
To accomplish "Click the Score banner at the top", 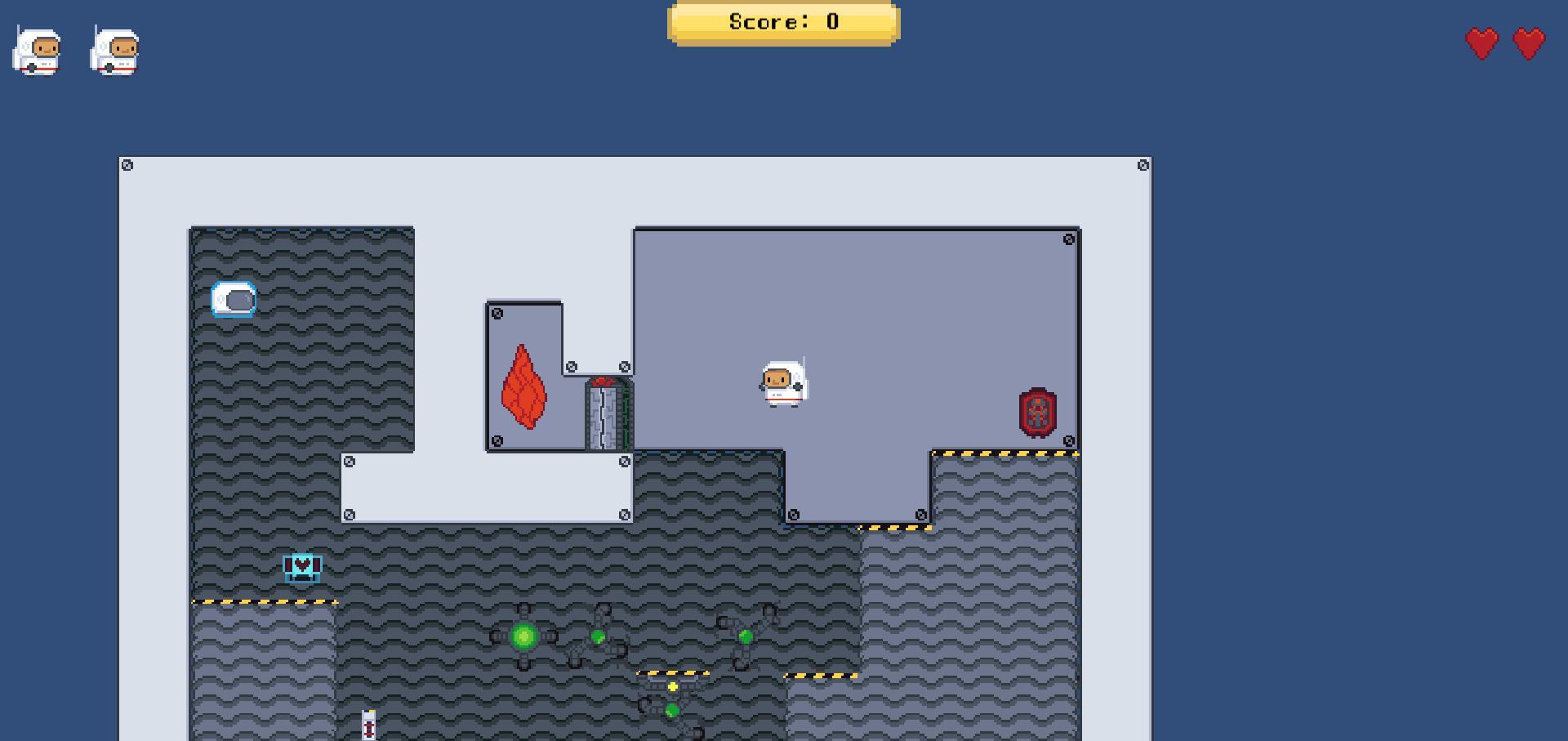I will tap(782, 22).
